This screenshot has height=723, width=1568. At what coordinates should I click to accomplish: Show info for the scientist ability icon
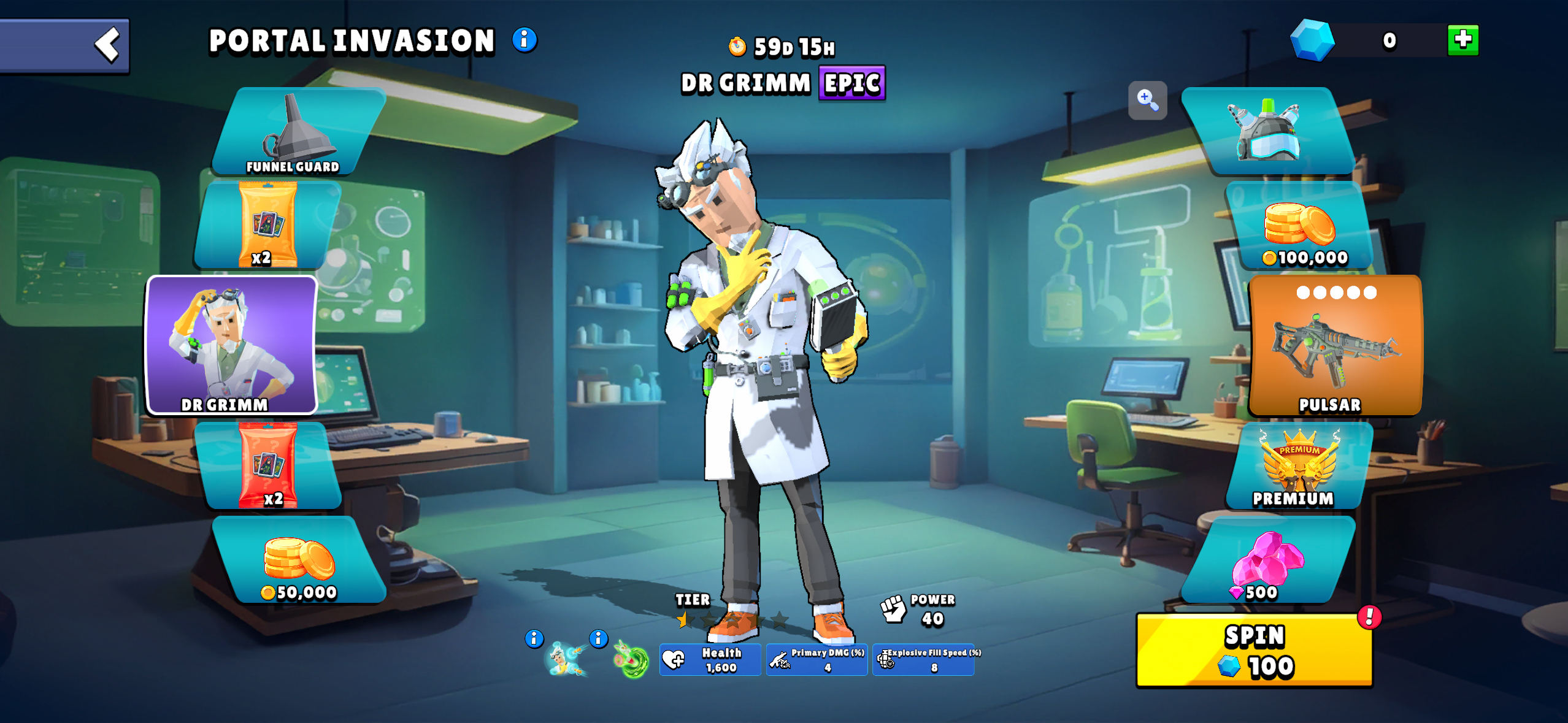coord(534,639)
